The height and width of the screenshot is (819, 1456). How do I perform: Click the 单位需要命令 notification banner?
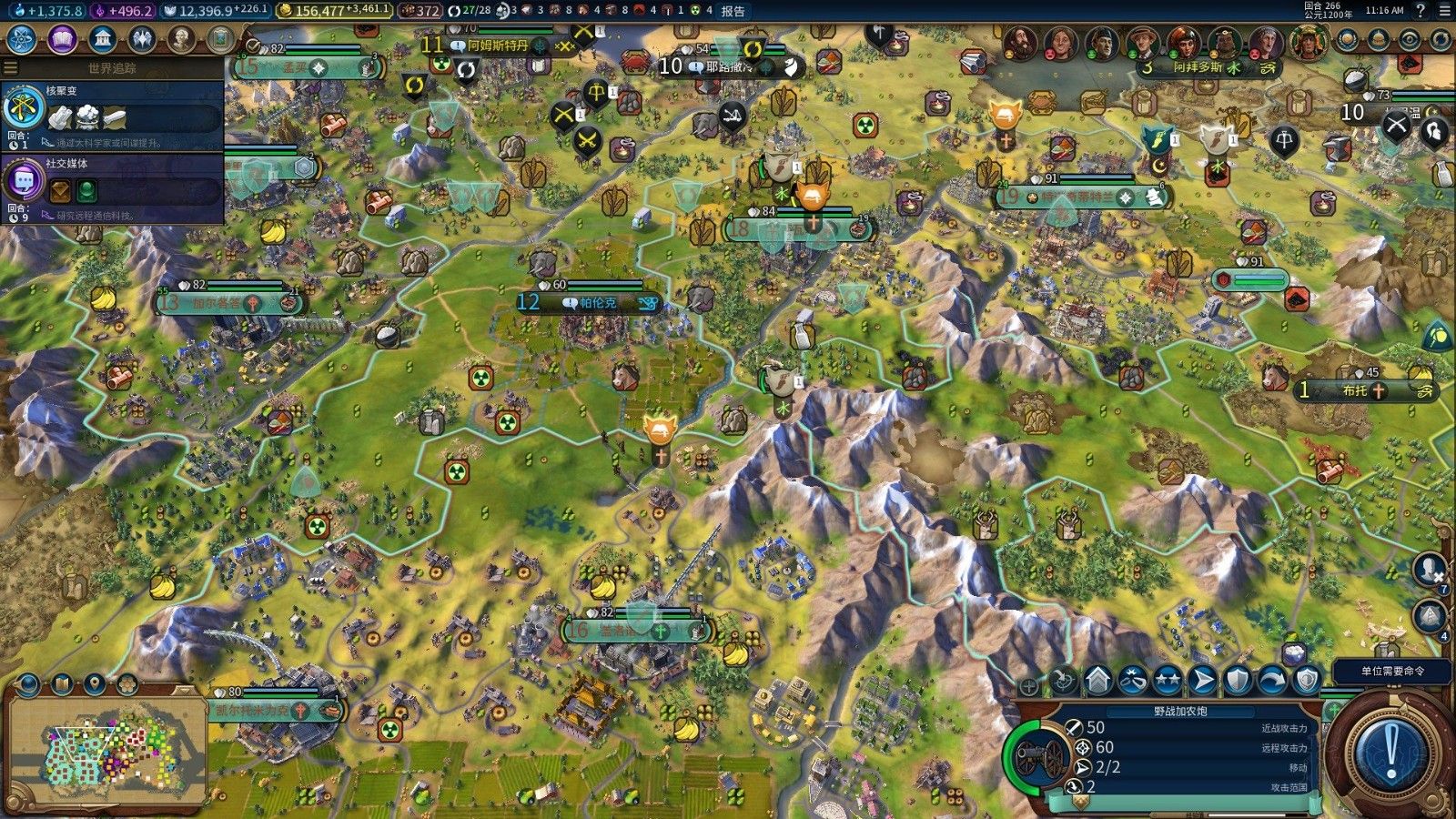(x=1392, y=671)
